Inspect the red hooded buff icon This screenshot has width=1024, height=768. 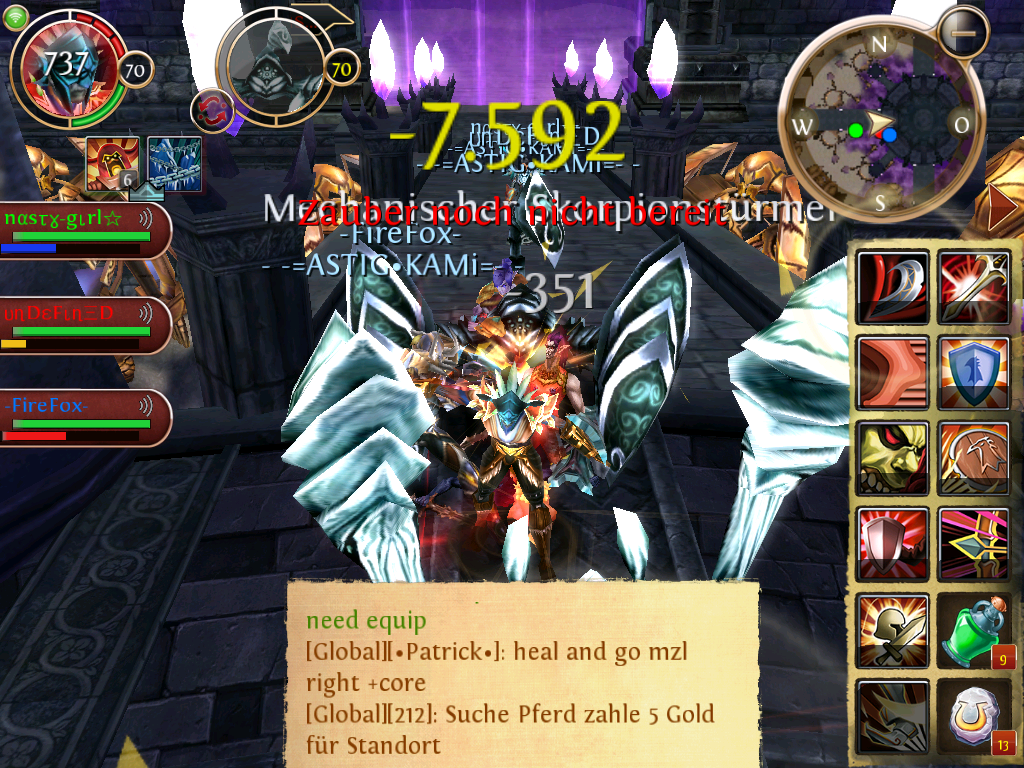[x=112, y=163]
